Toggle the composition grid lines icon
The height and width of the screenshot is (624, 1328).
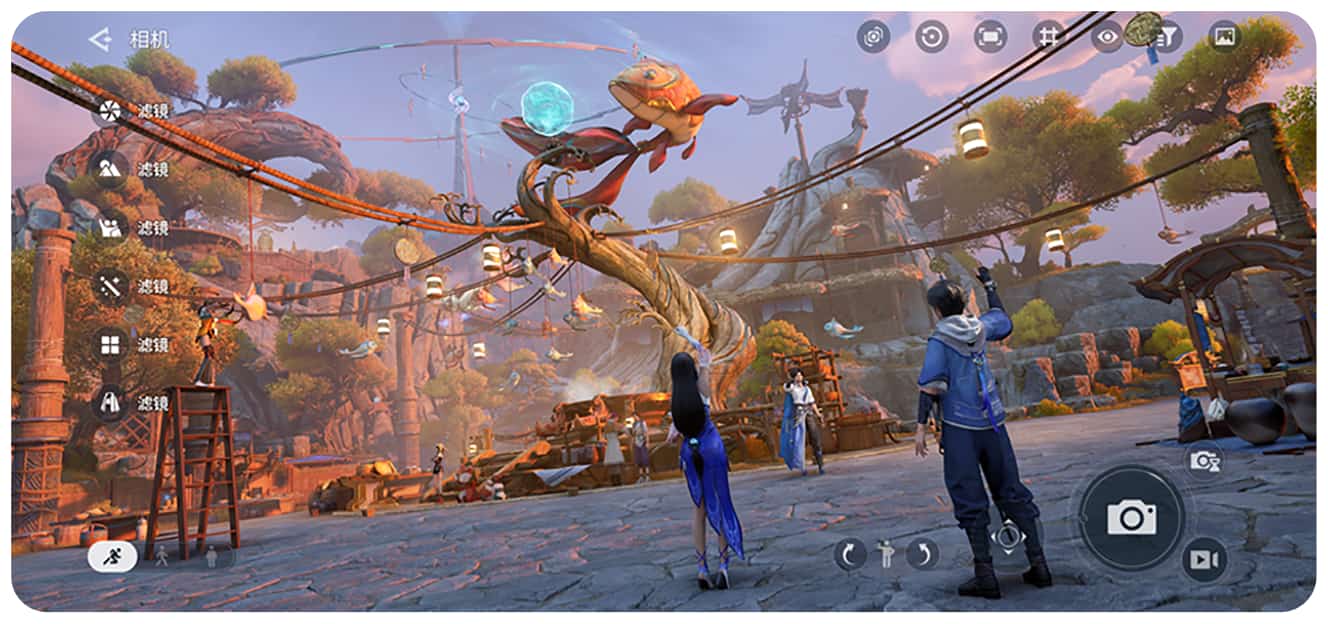point(1048,37)
